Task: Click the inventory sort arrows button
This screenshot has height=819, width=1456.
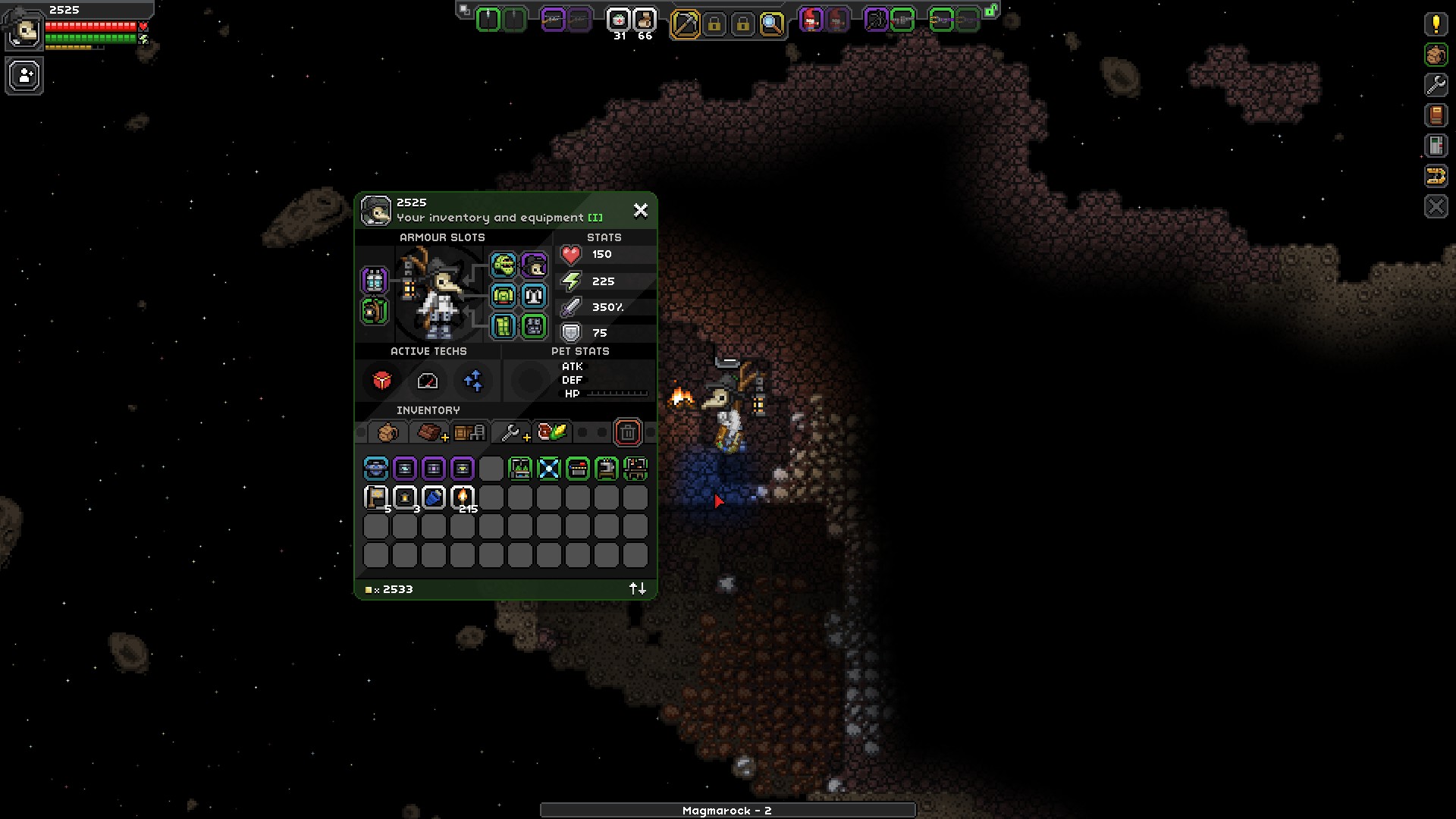Action: click(637, 588)
